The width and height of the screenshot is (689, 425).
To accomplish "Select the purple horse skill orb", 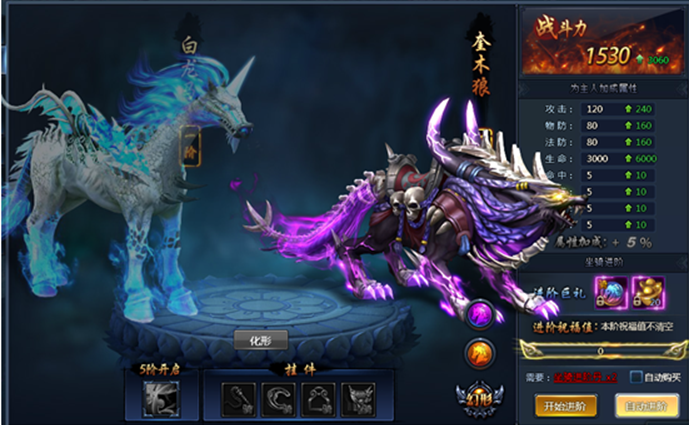I will pos(479,315).
